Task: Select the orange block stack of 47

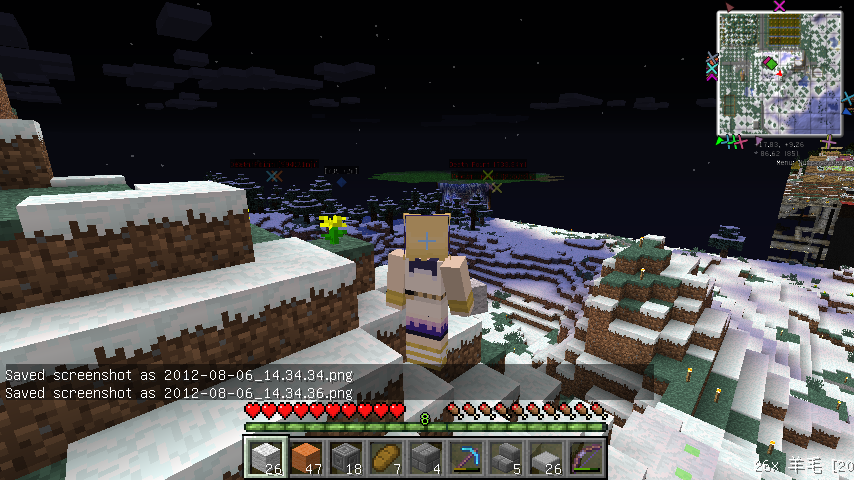Action: coord(306,458)
